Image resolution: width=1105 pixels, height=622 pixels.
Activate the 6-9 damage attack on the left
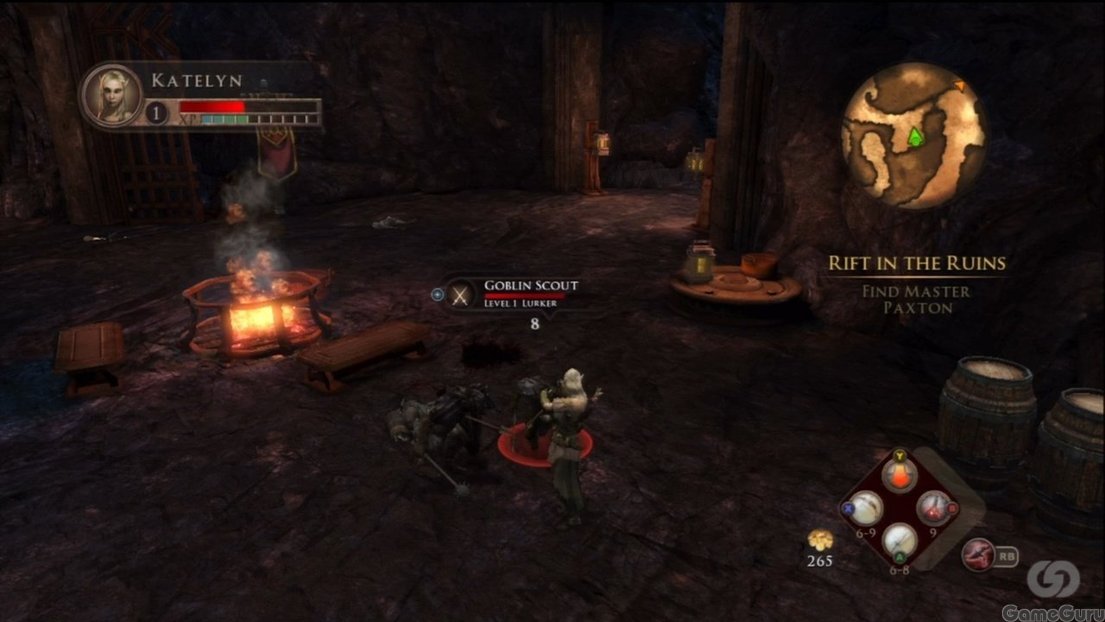(865, 508)
